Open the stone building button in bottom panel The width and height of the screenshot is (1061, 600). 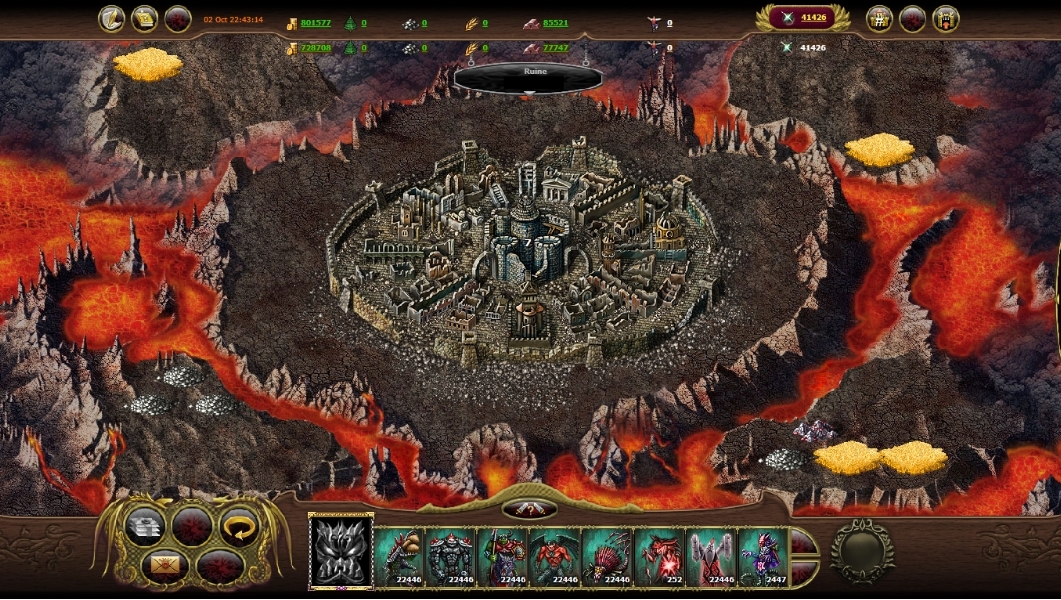pos(146,525)
